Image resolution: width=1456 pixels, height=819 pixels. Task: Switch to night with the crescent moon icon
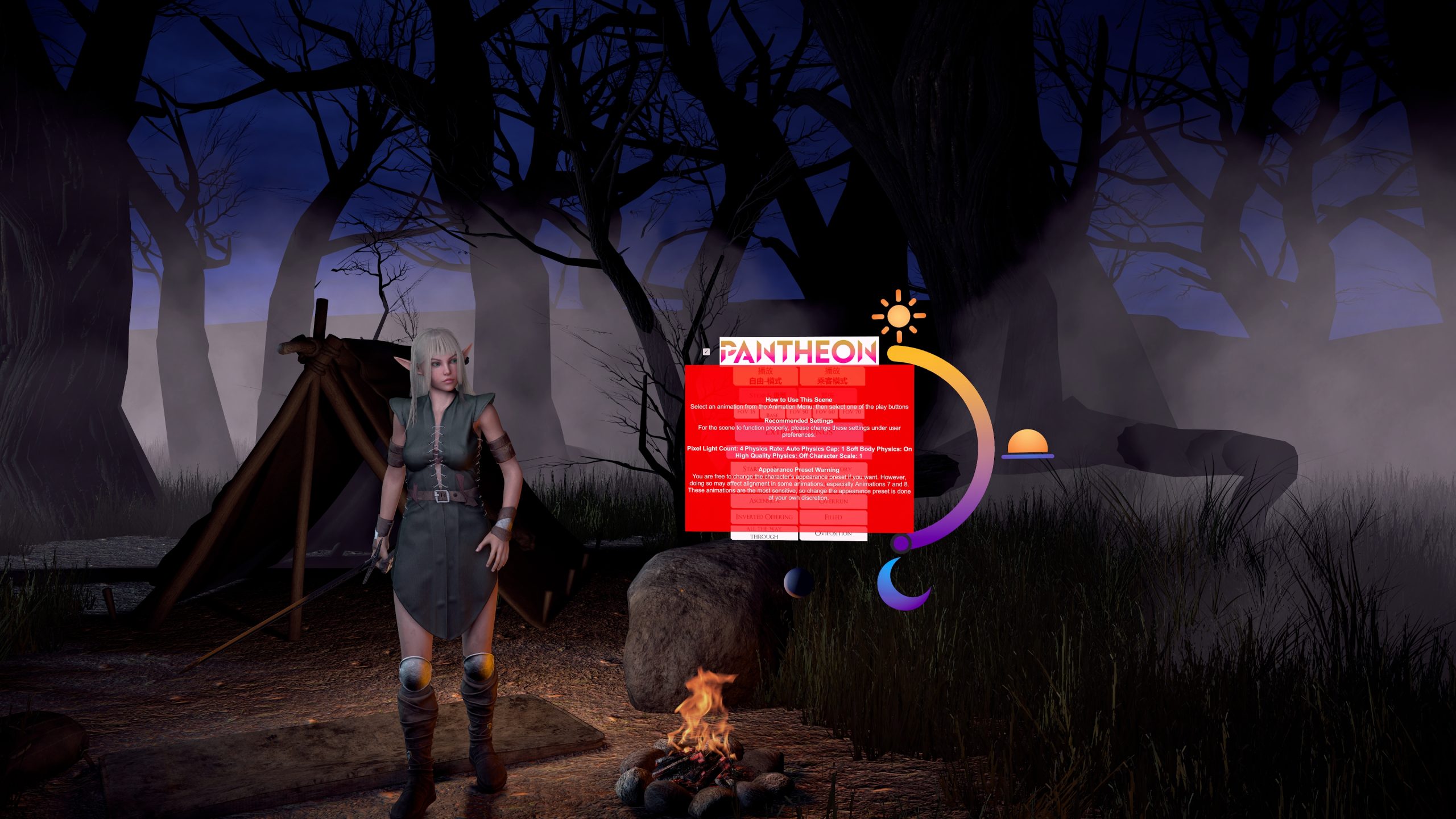901,584
